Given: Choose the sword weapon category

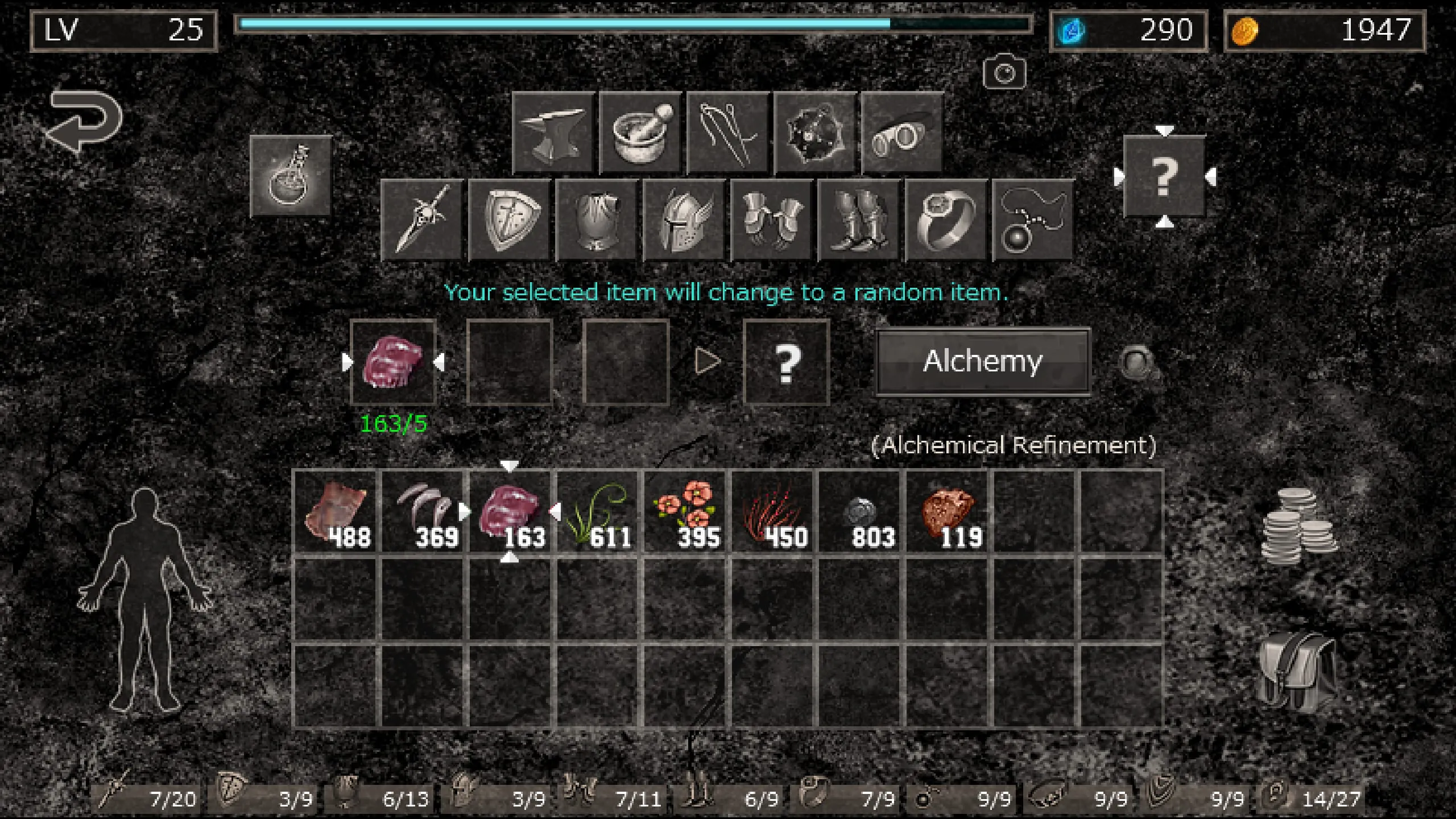Looking at the screenshot, I should pos(422,221).
